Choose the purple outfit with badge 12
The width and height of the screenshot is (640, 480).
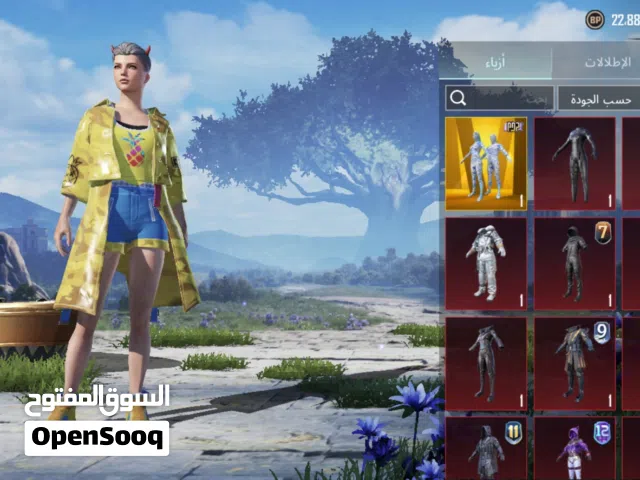(x=574, y=448)
